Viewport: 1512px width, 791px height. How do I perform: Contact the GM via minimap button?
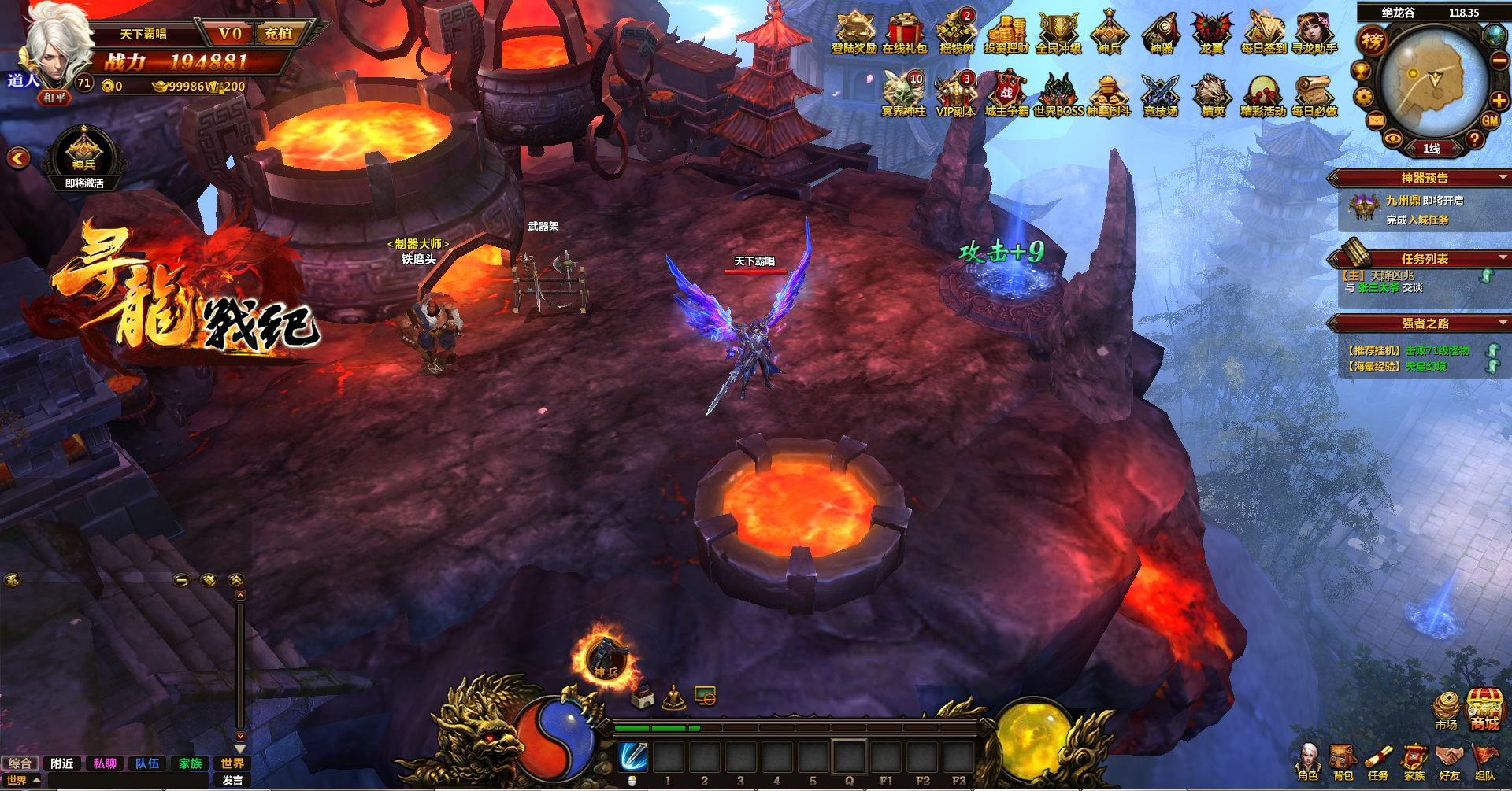coord(1490,121)
